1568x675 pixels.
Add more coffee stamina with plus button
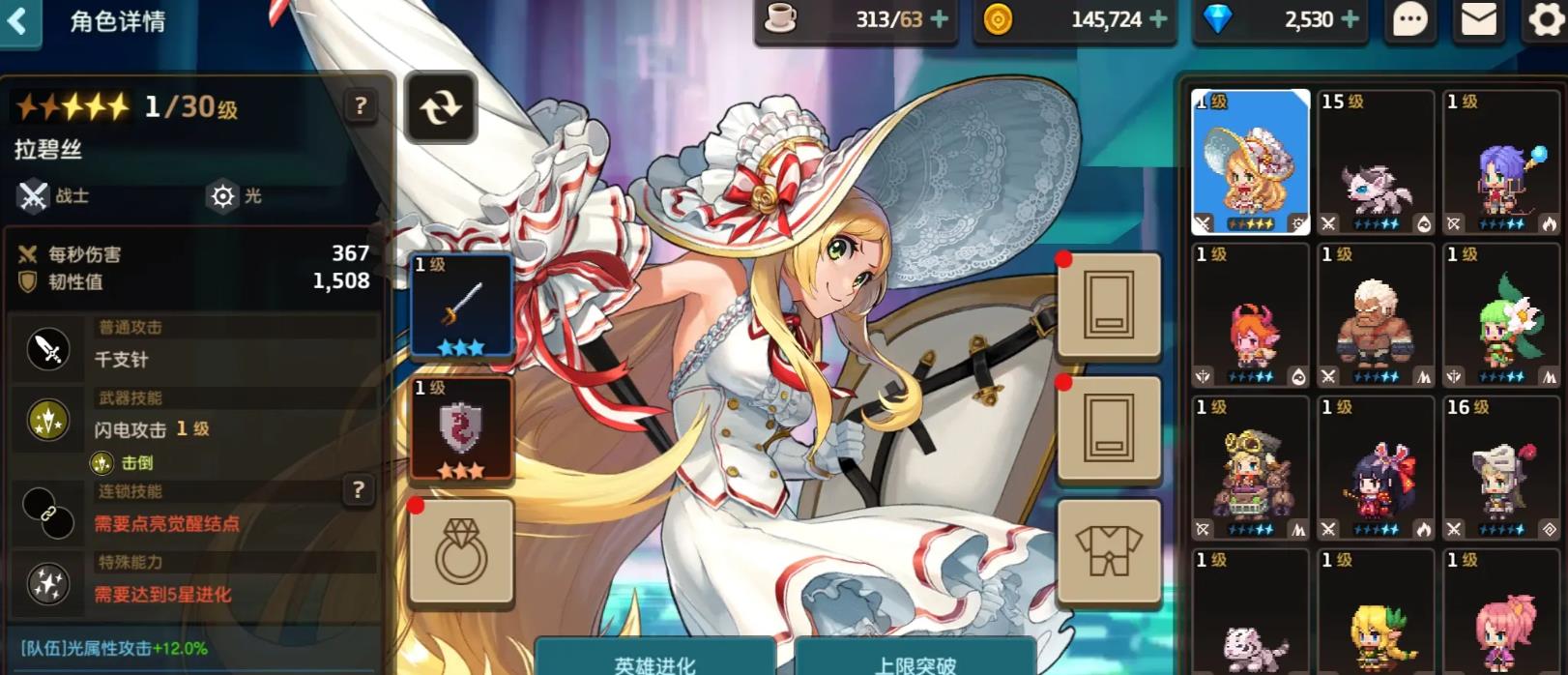pos(939,19)
